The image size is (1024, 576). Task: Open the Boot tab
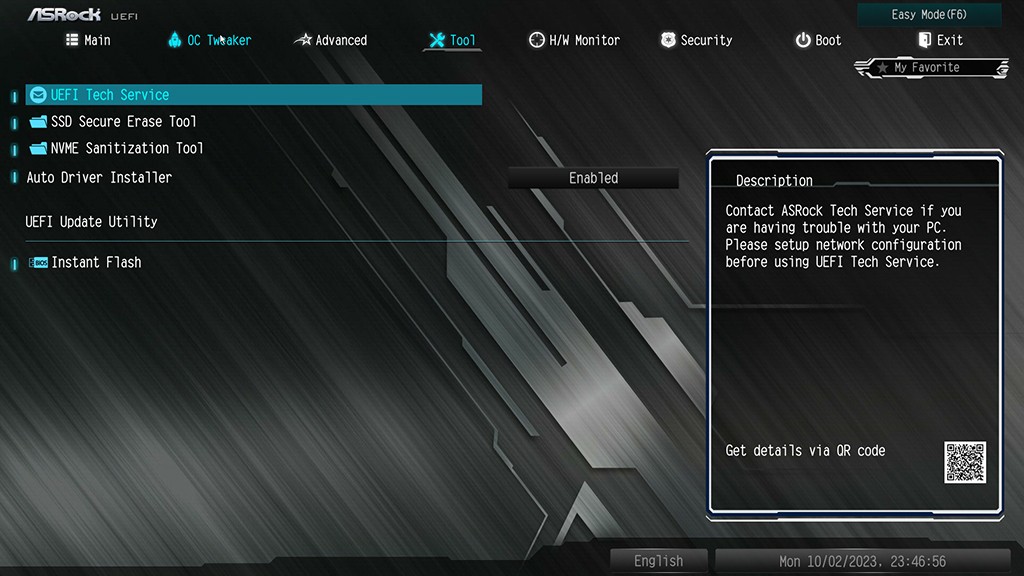click(x=818, y=40)
